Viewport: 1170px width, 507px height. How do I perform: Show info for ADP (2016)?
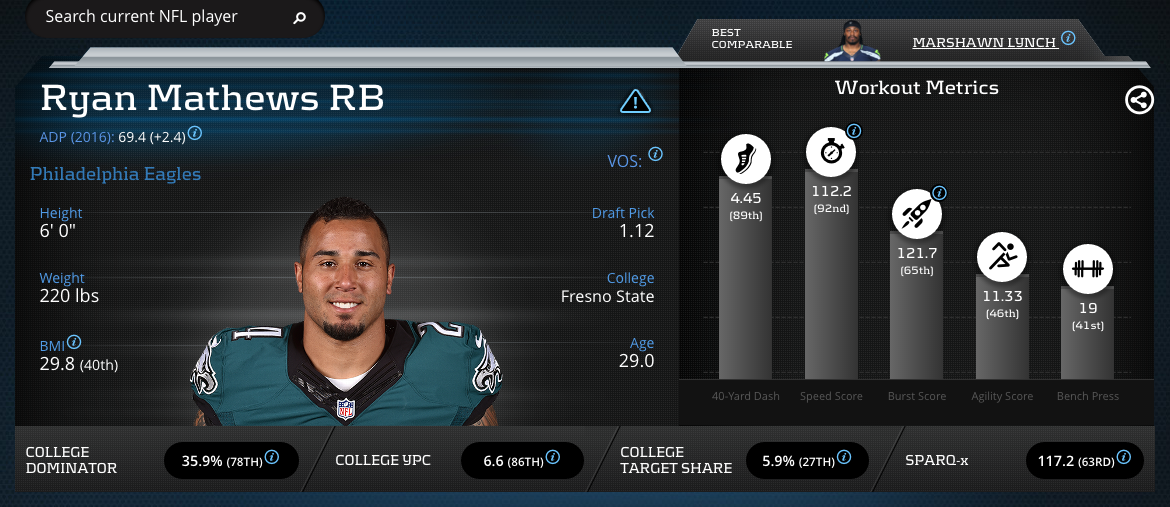[x=196, y=133]
